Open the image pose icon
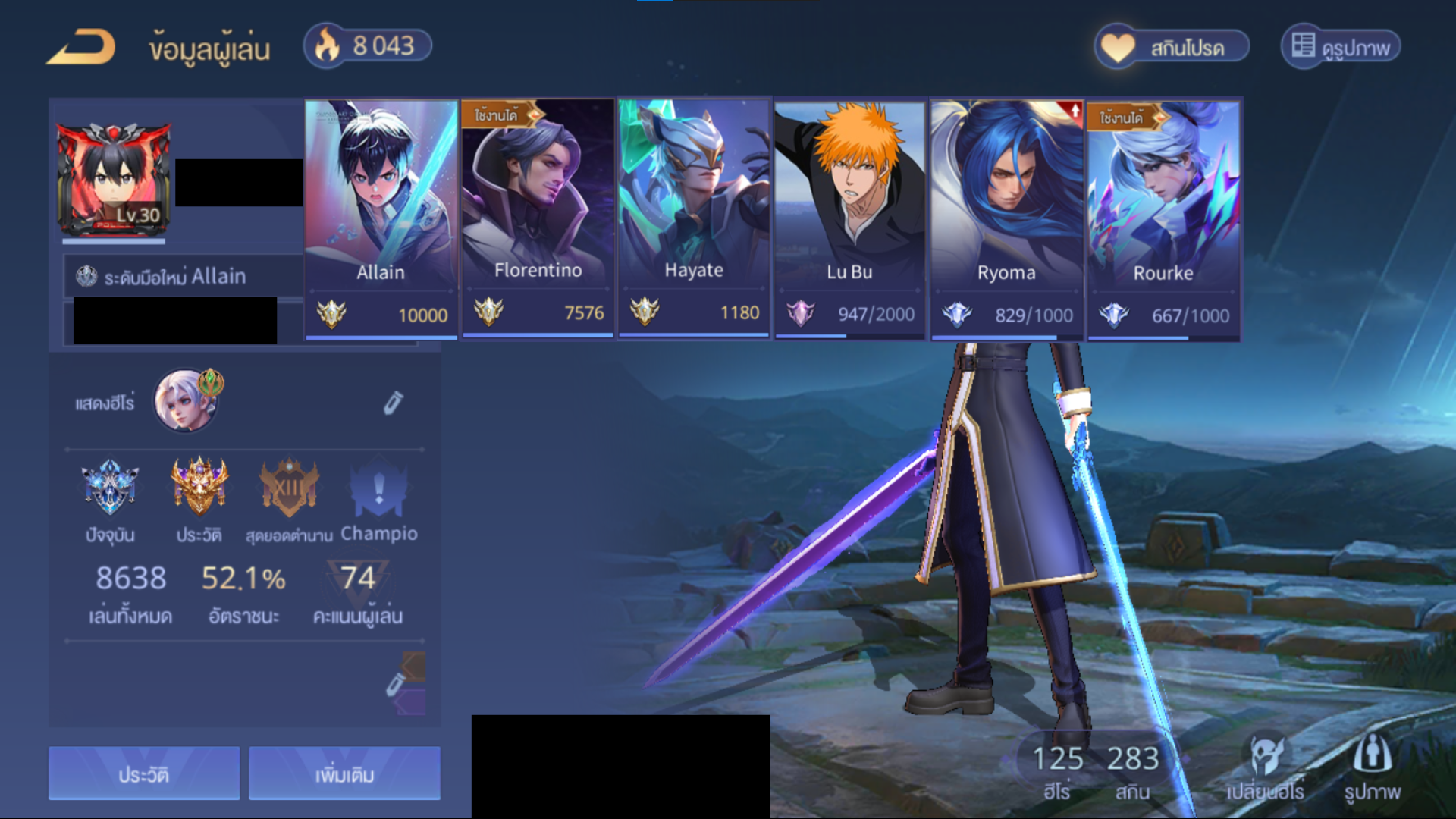The width and height of the screenshot is (1456, 819). (x=1372, y=767)
